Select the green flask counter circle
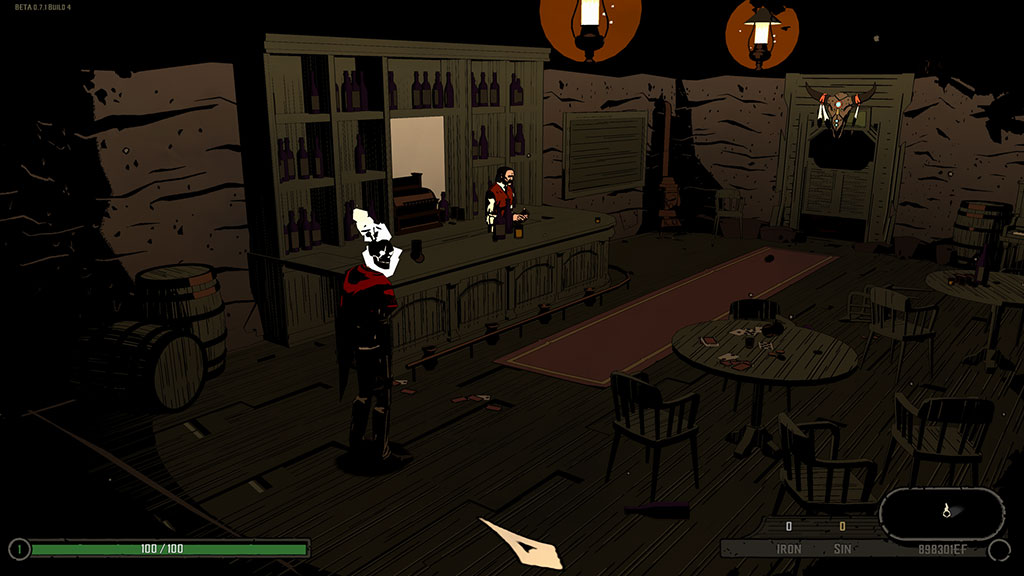Viewport: 1024px width, 576px height. (x=18, y=548)
